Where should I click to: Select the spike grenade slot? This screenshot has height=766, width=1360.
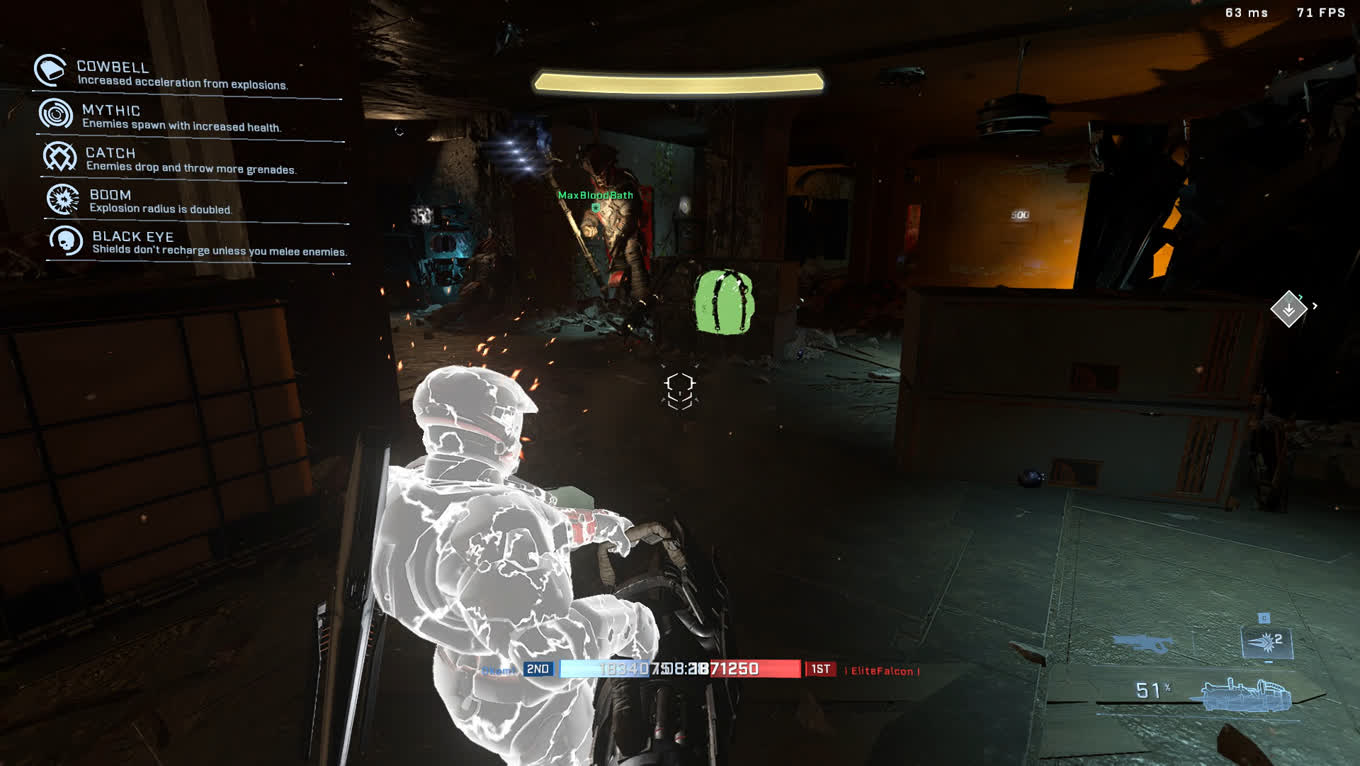[x=1265, y=640]
